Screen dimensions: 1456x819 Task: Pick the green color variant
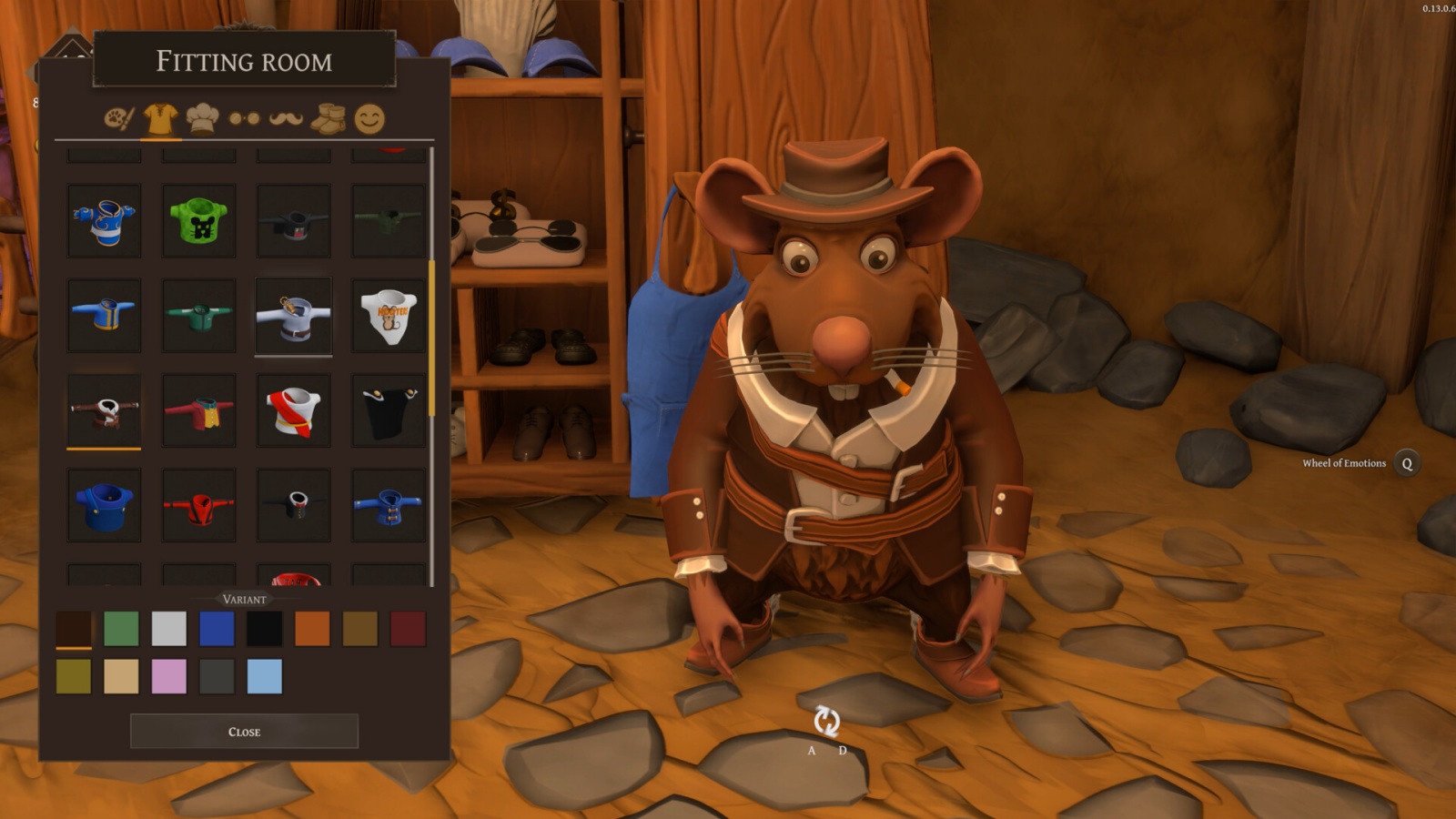[x=121, y=629]
